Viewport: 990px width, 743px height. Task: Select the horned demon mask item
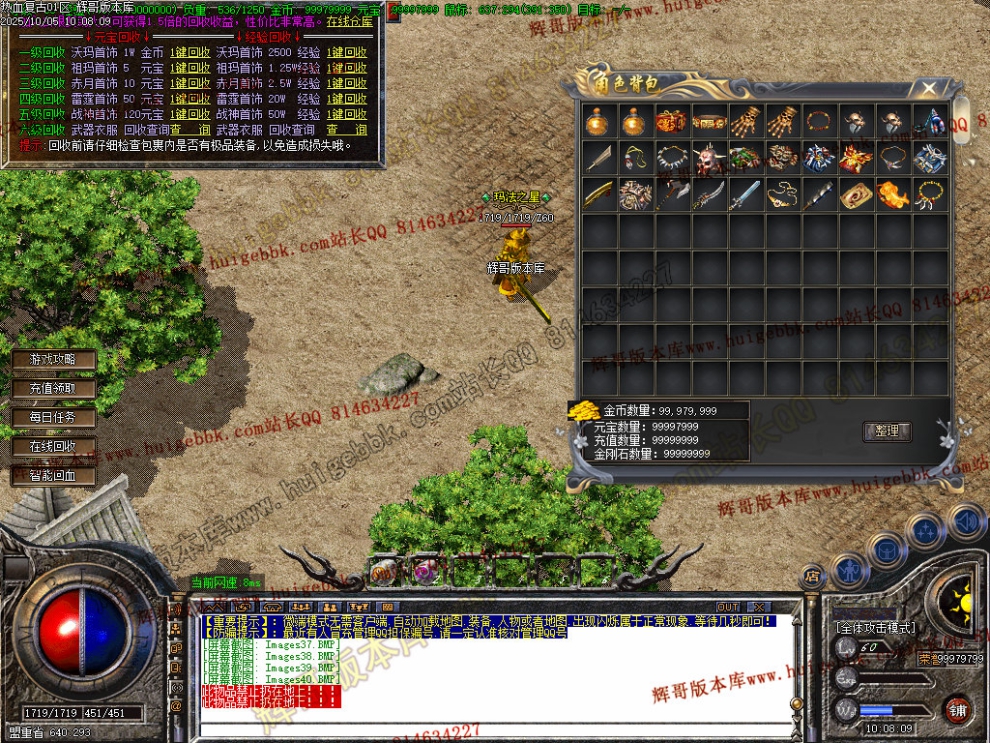pos(709,158)
